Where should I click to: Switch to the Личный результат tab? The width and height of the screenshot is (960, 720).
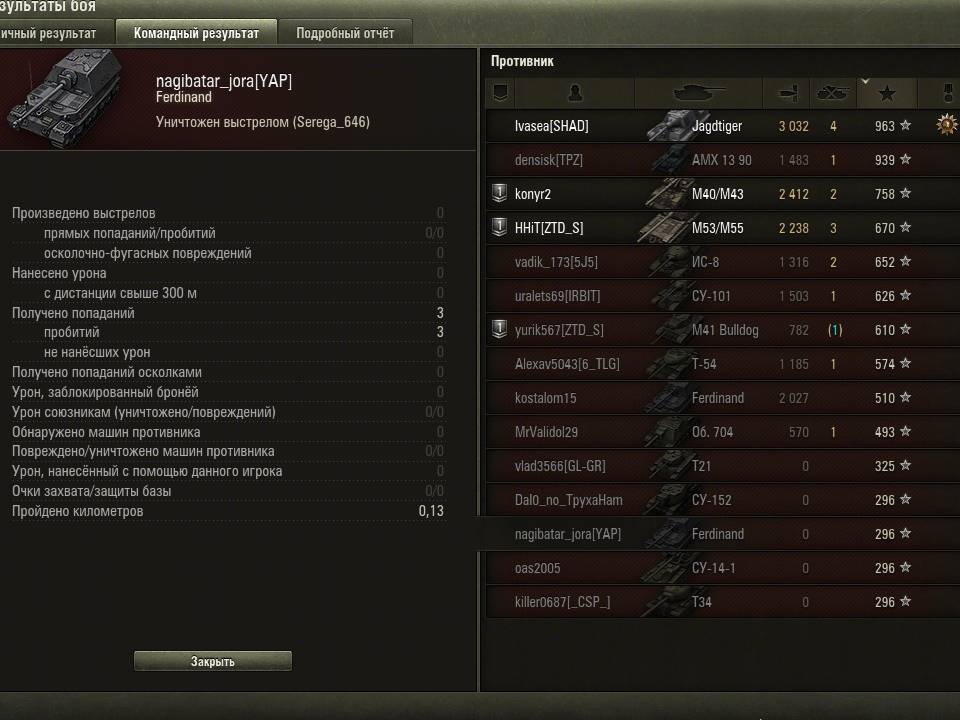point(52,33)
